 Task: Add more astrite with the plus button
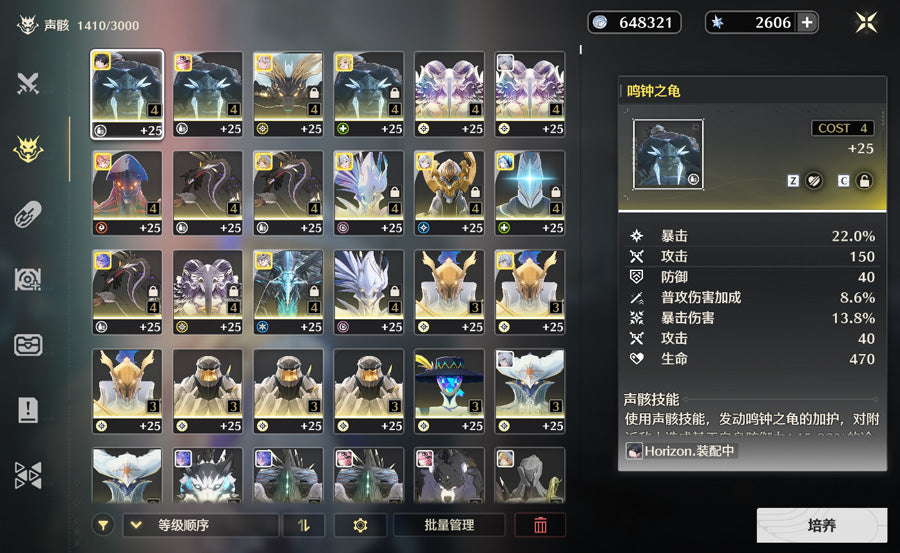tap(807, 22)
